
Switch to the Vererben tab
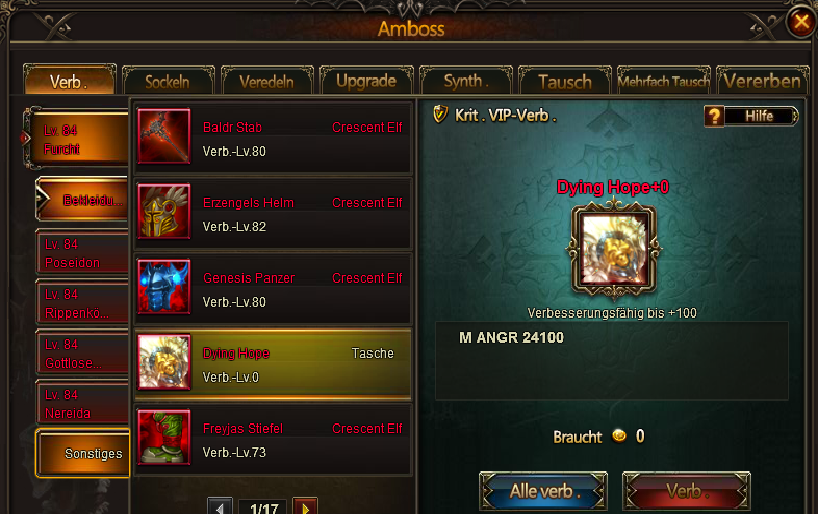761,81
